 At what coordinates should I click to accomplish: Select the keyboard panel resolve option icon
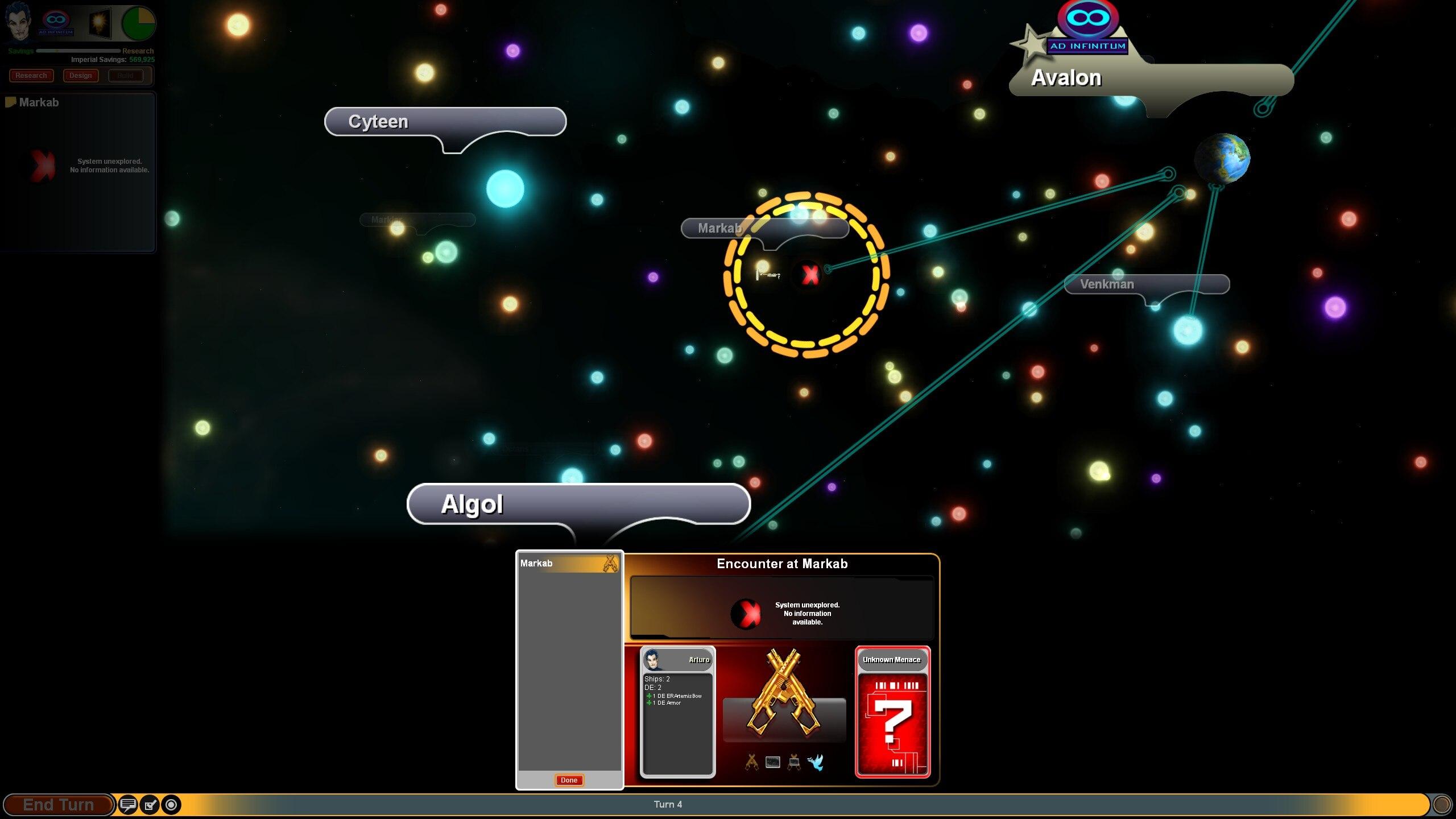click(772, 762)
